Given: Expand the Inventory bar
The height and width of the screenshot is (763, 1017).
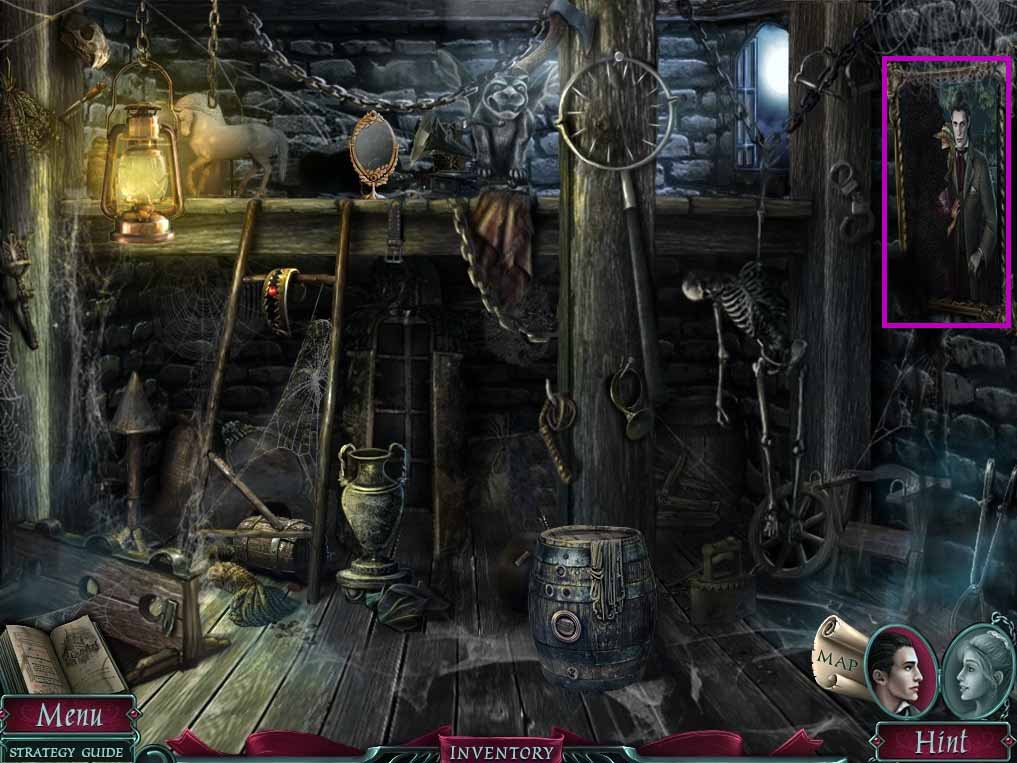Looking at the screenshot, I should click(x=500, y=751).
